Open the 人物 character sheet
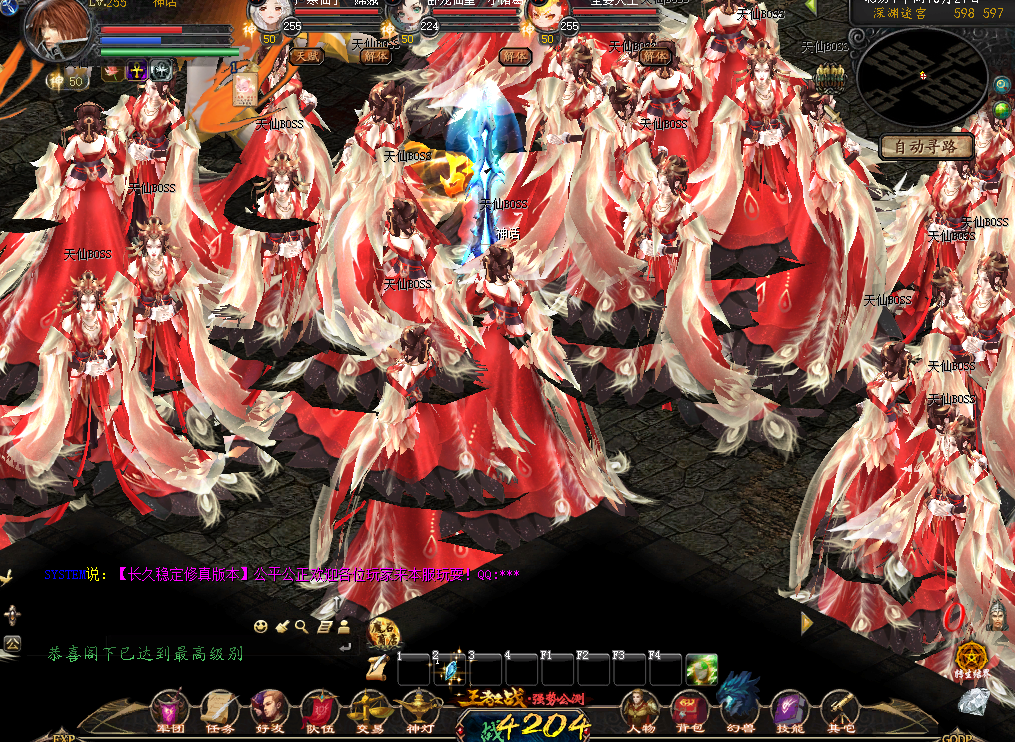1015x742 pixels. [640, 709]
